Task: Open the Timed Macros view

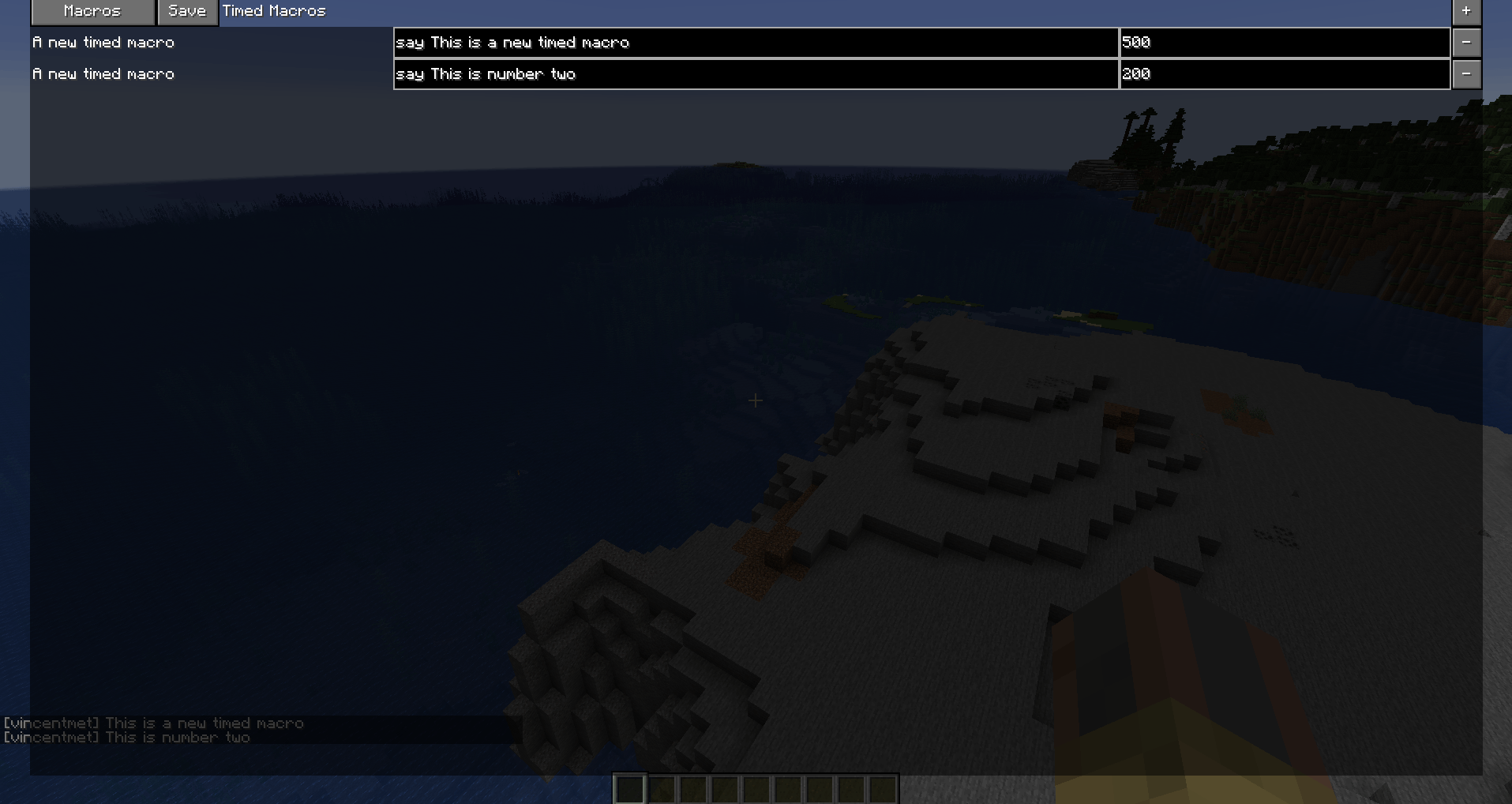Action: coord(273,11)
